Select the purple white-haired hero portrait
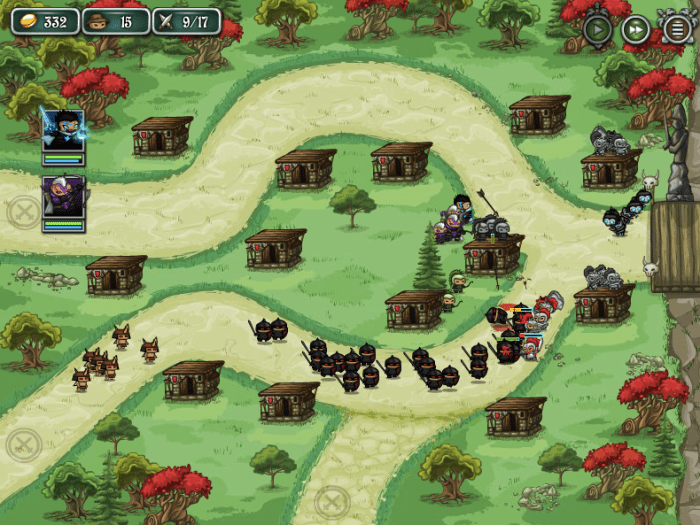700x525 pixels. [x=63, y=198]
